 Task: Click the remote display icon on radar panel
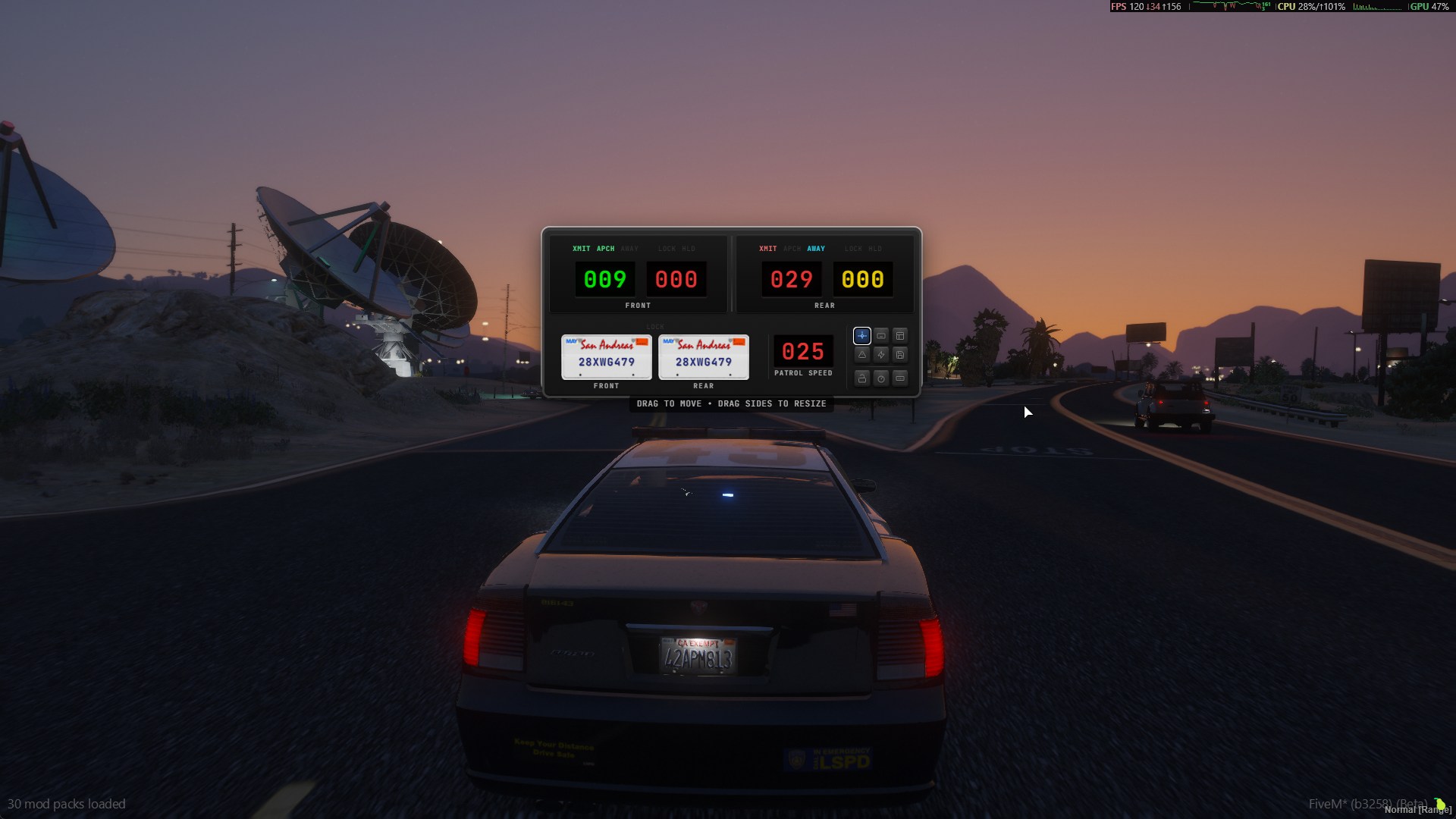tap(881, 336)
